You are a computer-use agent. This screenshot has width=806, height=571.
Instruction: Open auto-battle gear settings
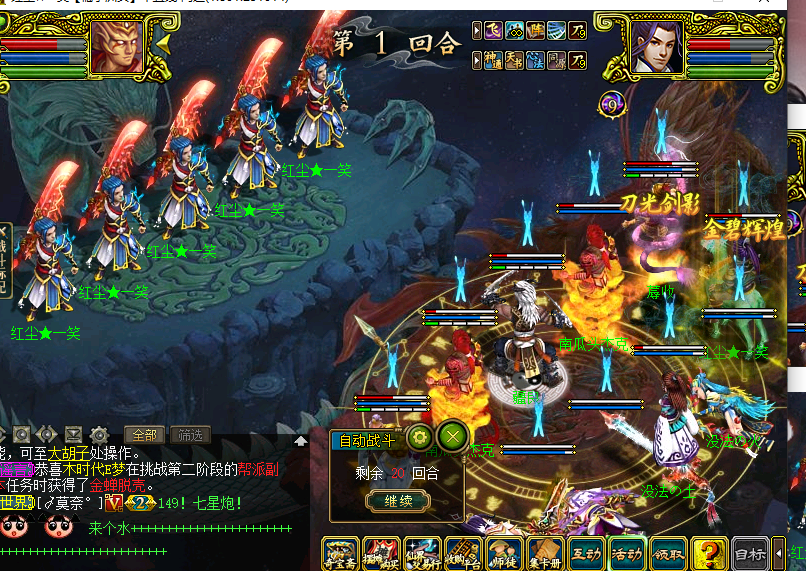click(419, 437)
